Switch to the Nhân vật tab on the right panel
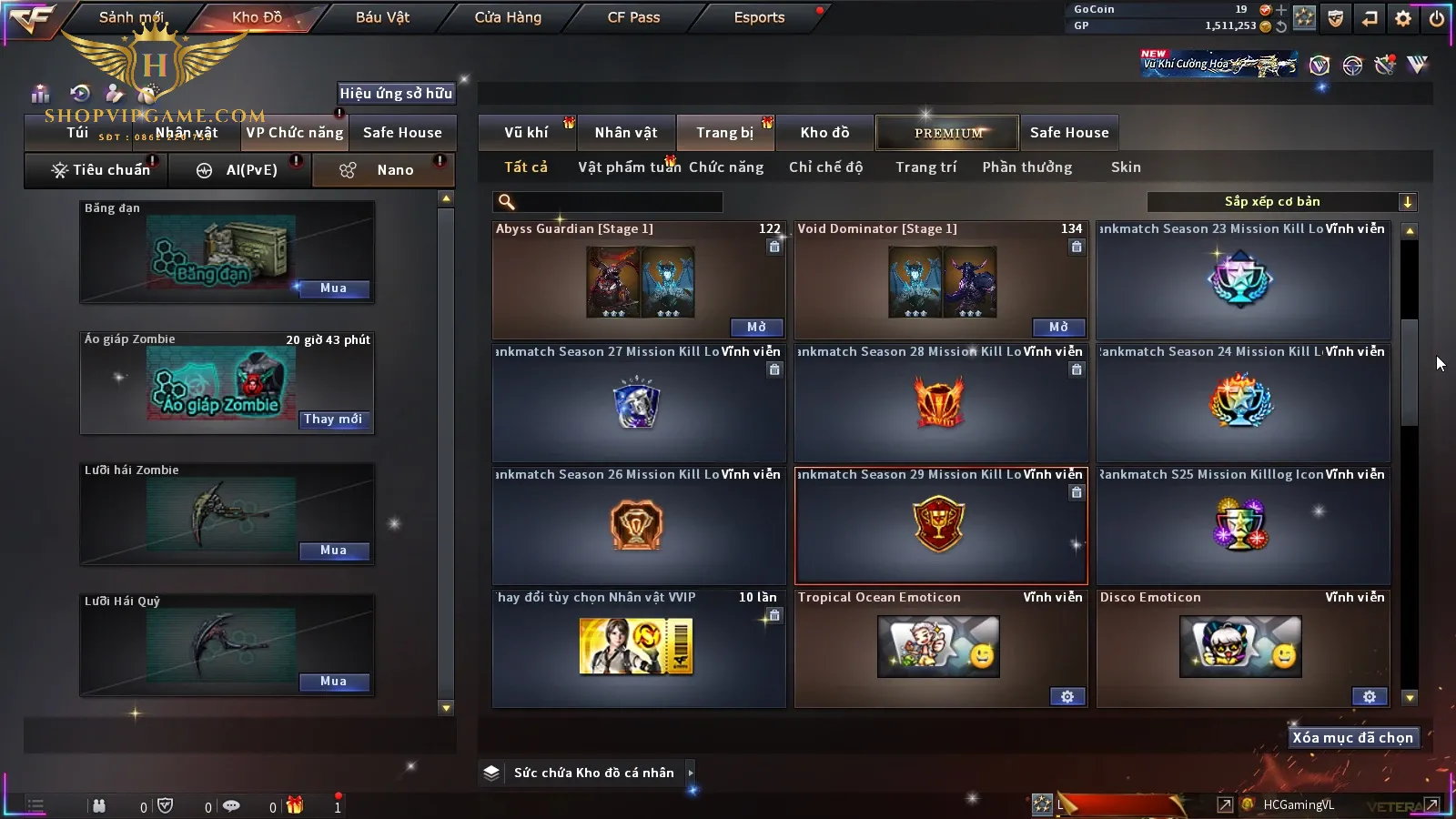Viewport: 1456px width, 819px height. 626,133
